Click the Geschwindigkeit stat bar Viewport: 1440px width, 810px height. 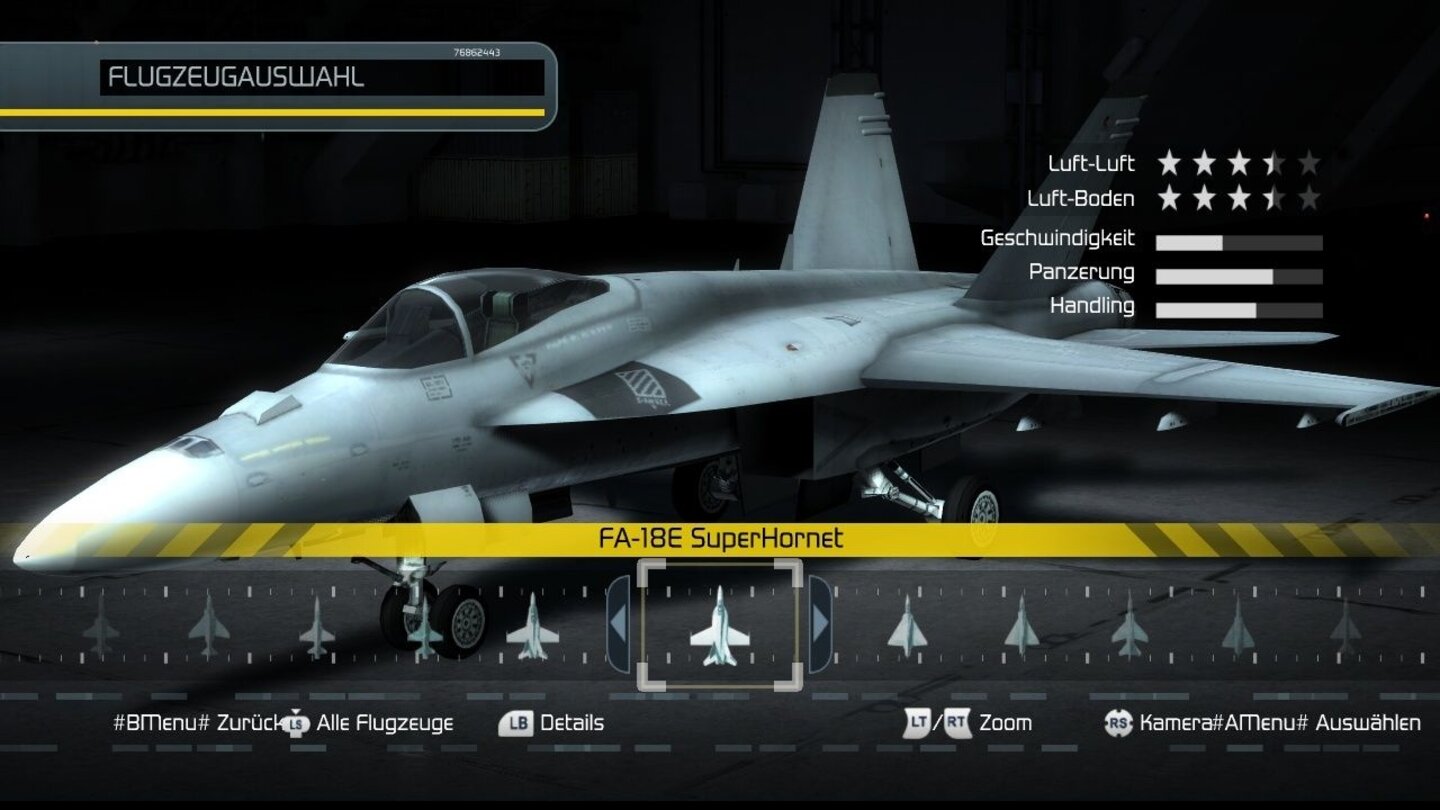pyautogui.click(x=1238, y=241)
